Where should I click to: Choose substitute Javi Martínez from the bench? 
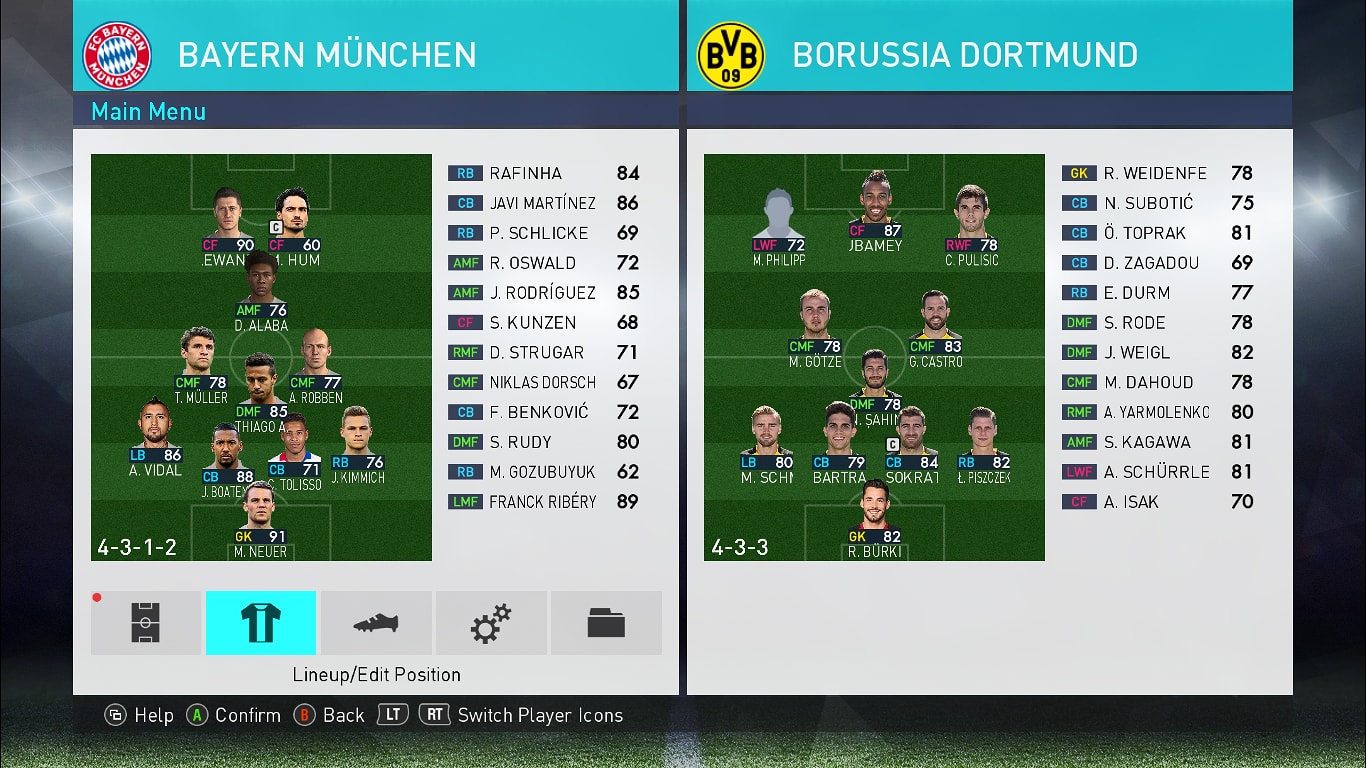point(543,203)
